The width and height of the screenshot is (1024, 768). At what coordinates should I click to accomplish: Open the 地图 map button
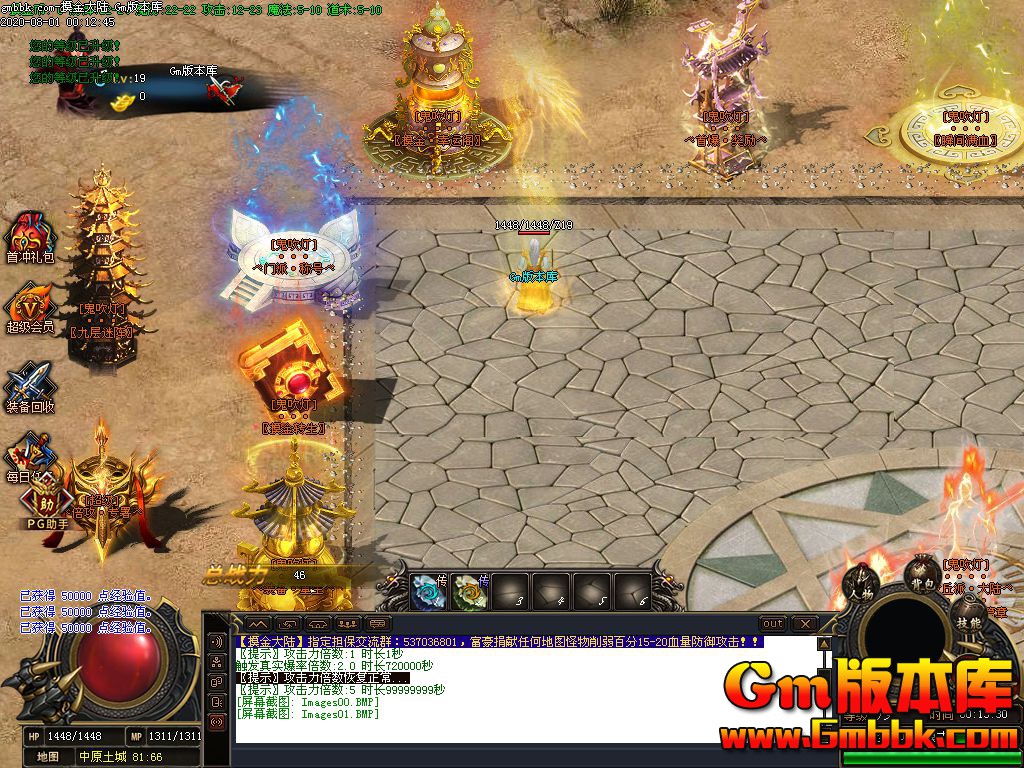(x=48, y=757)
